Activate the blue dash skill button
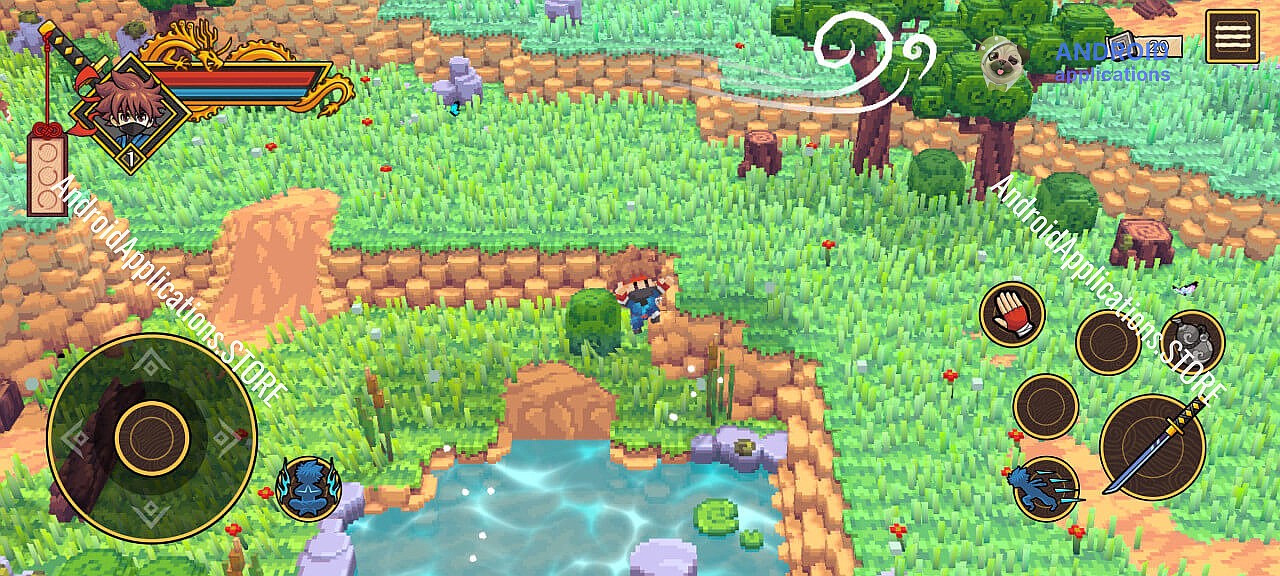 [x=1046, y=489]
